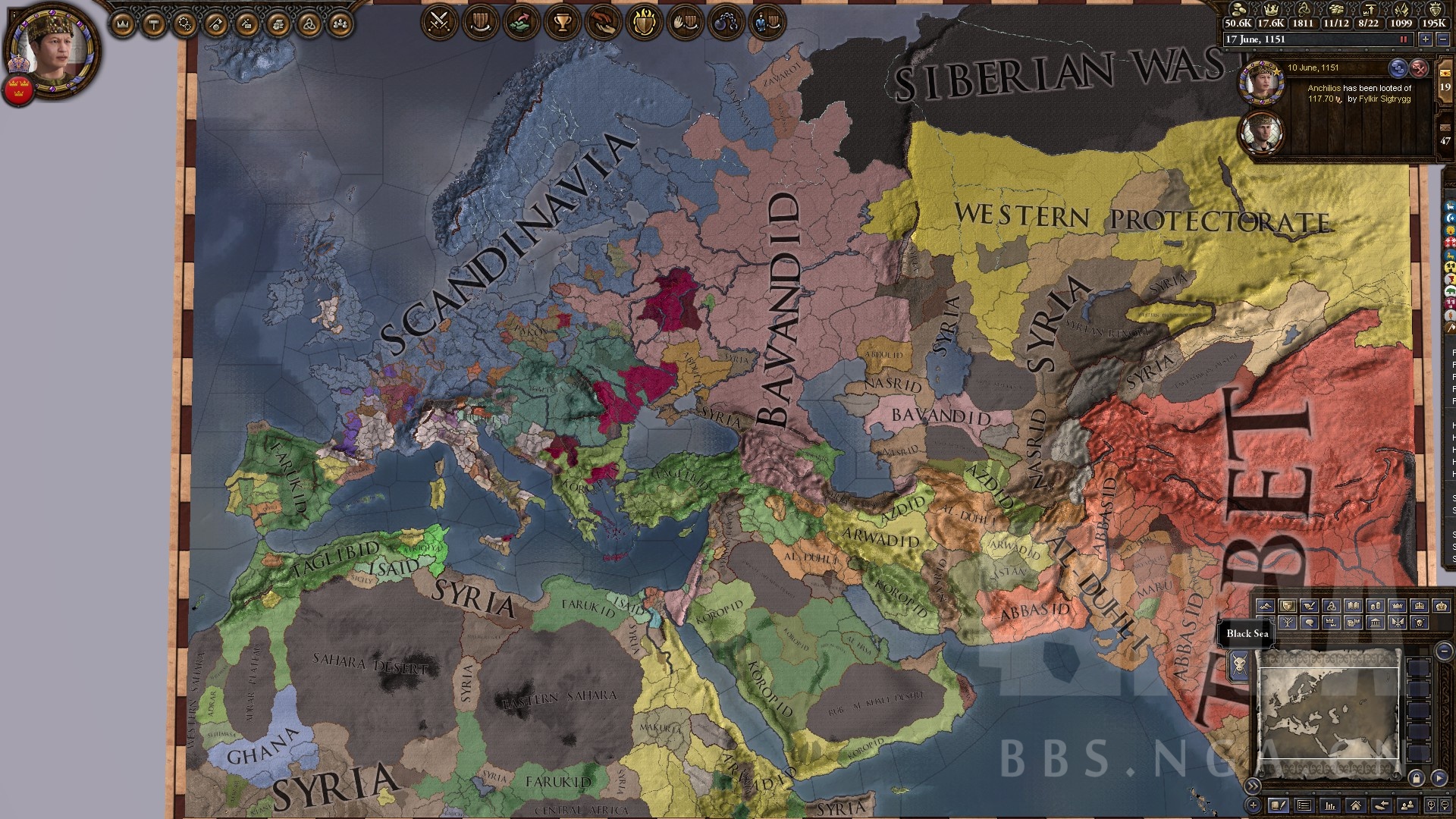This screenshot has height=819, width=1456.
Task: Switch to the realms mapmode shield icon
Action: (1287, 607)
